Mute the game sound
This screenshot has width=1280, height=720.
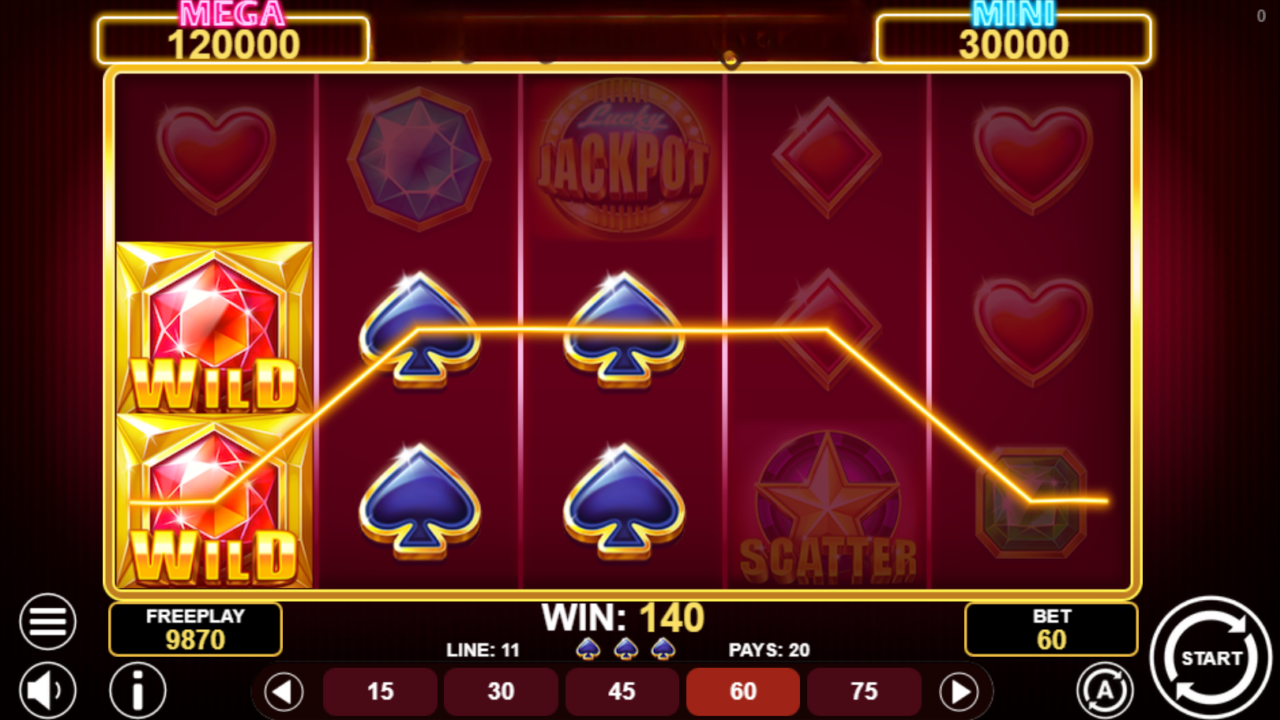47,690
